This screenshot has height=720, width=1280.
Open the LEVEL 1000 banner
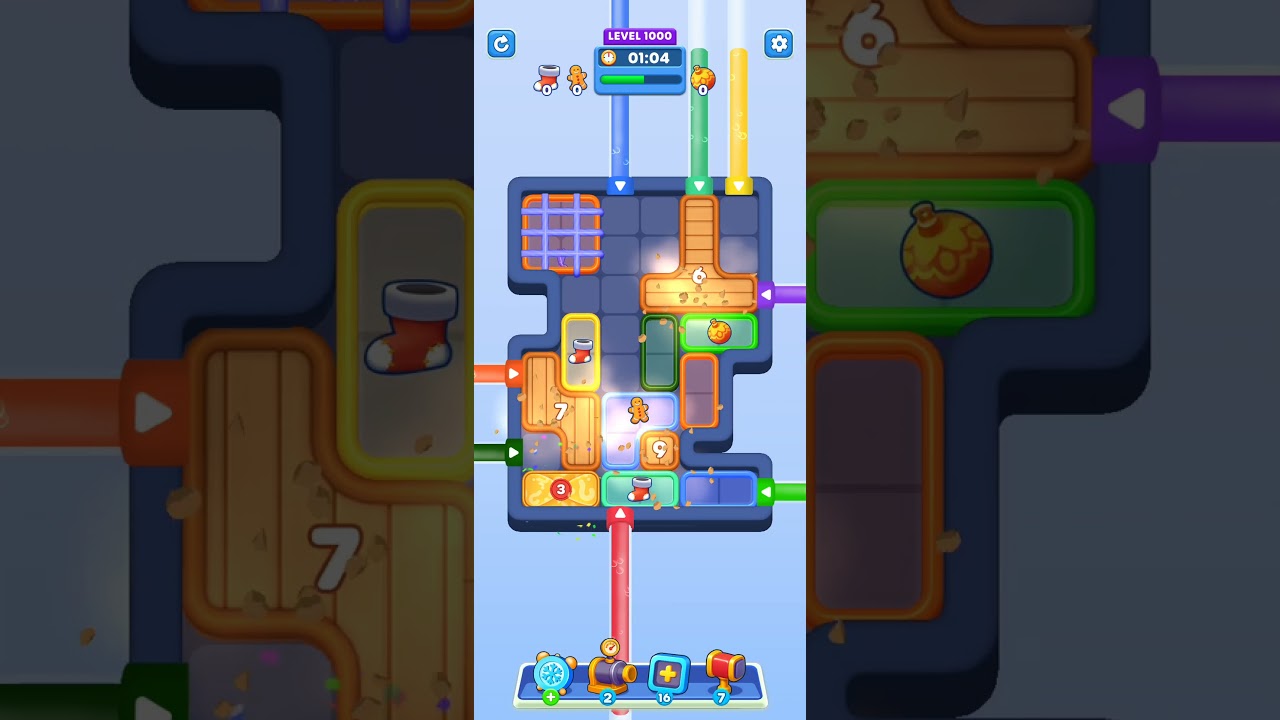tap(639, 36)
